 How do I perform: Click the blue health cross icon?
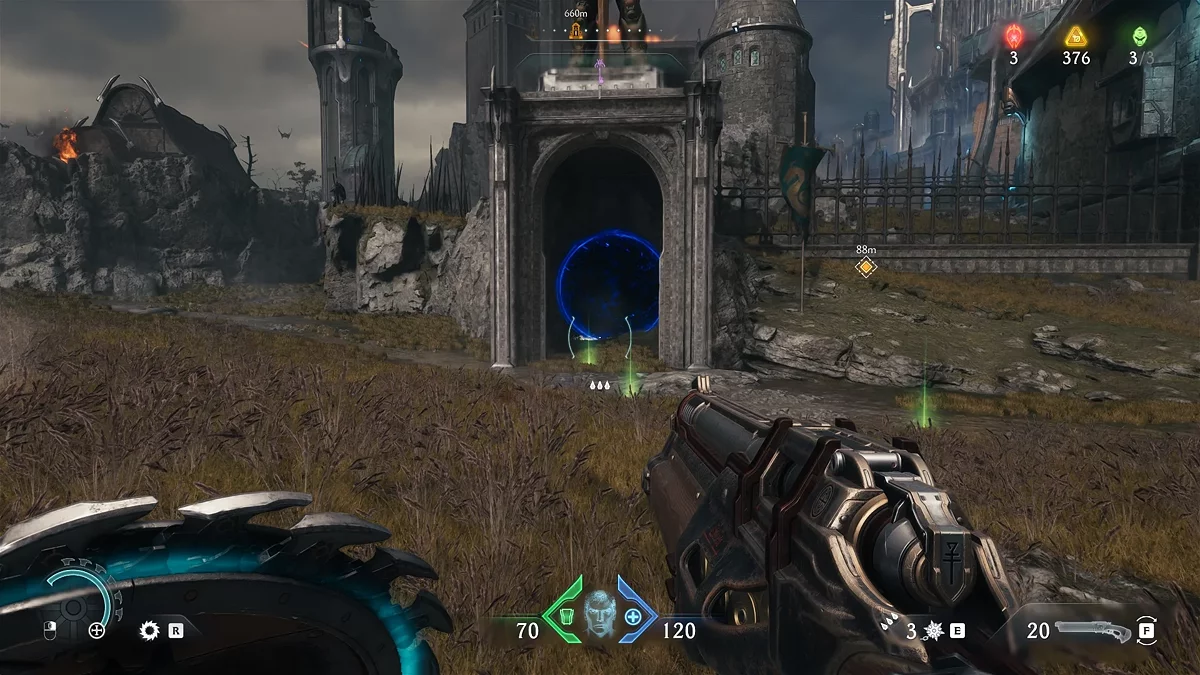coord(633,615)
